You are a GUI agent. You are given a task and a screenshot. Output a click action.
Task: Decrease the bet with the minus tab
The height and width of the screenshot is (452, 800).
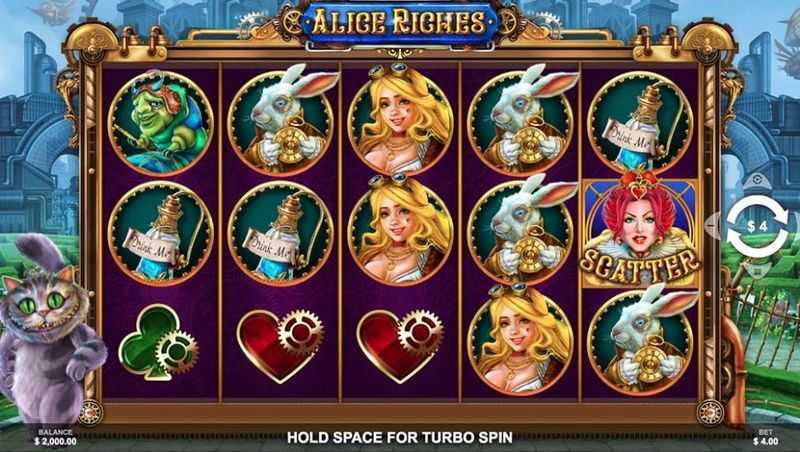[713, 226]
